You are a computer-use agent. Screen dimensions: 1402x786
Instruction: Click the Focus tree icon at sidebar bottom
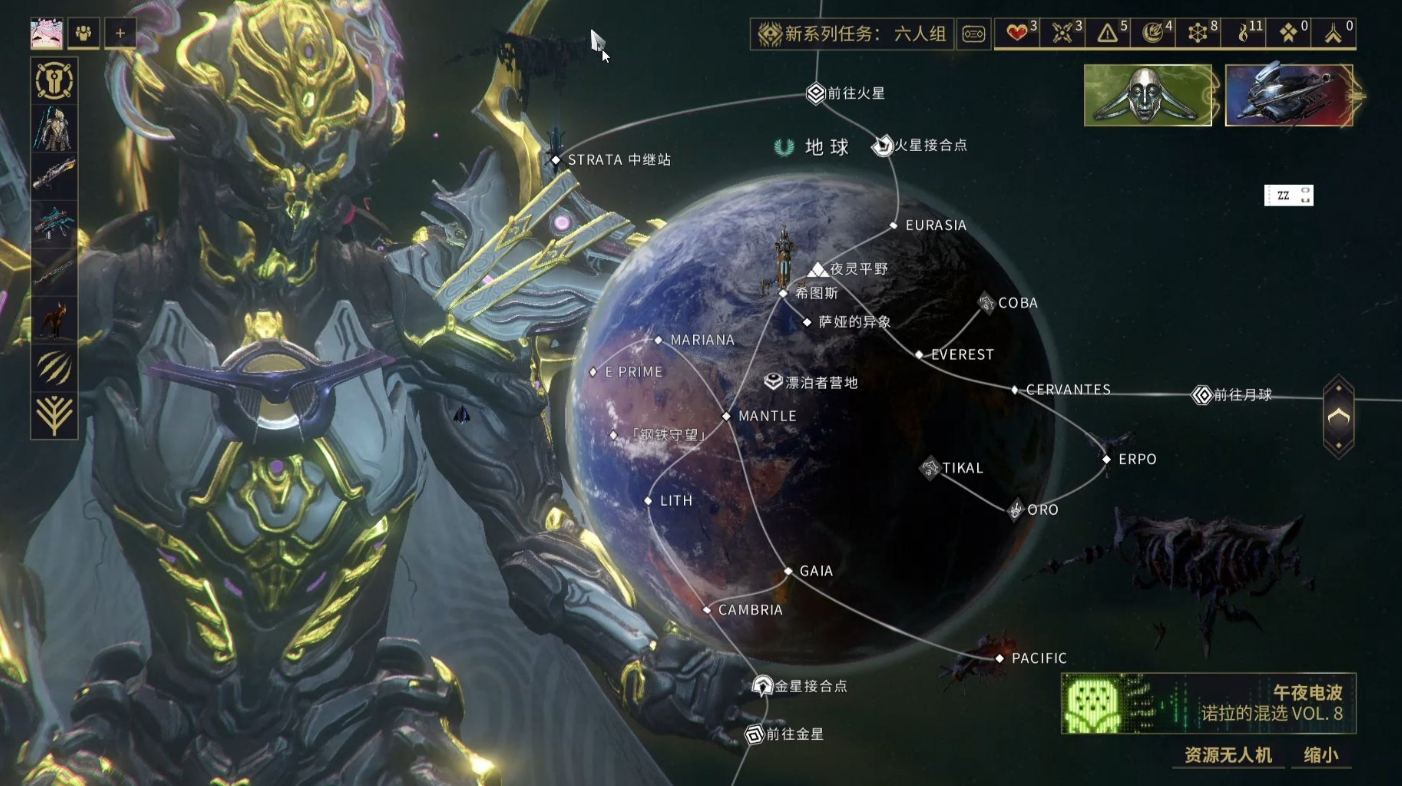(x=54, y=415)
